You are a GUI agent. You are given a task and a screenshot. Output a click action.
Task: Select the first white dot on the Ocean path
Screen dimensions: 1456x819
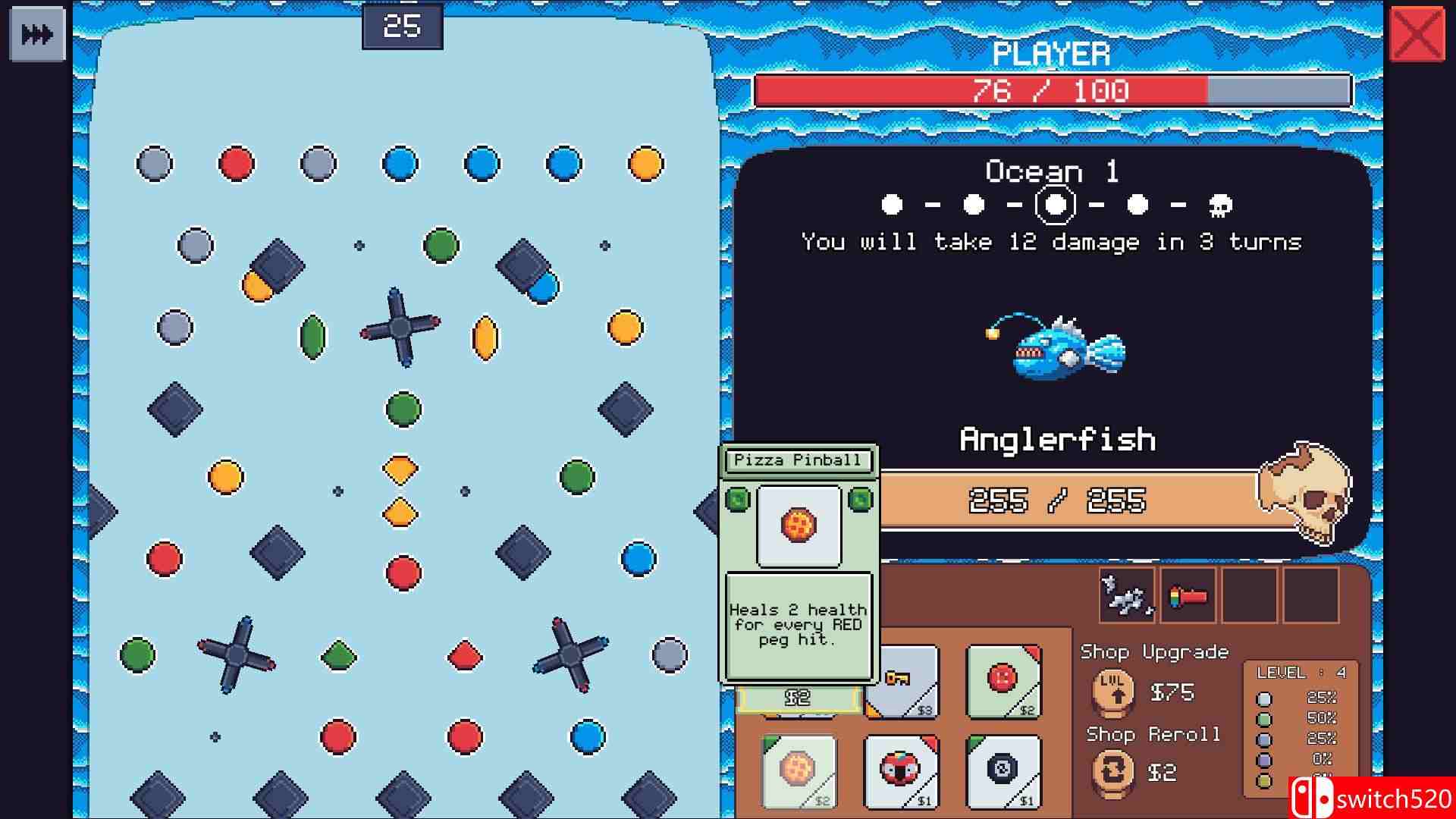click(893, 203)
